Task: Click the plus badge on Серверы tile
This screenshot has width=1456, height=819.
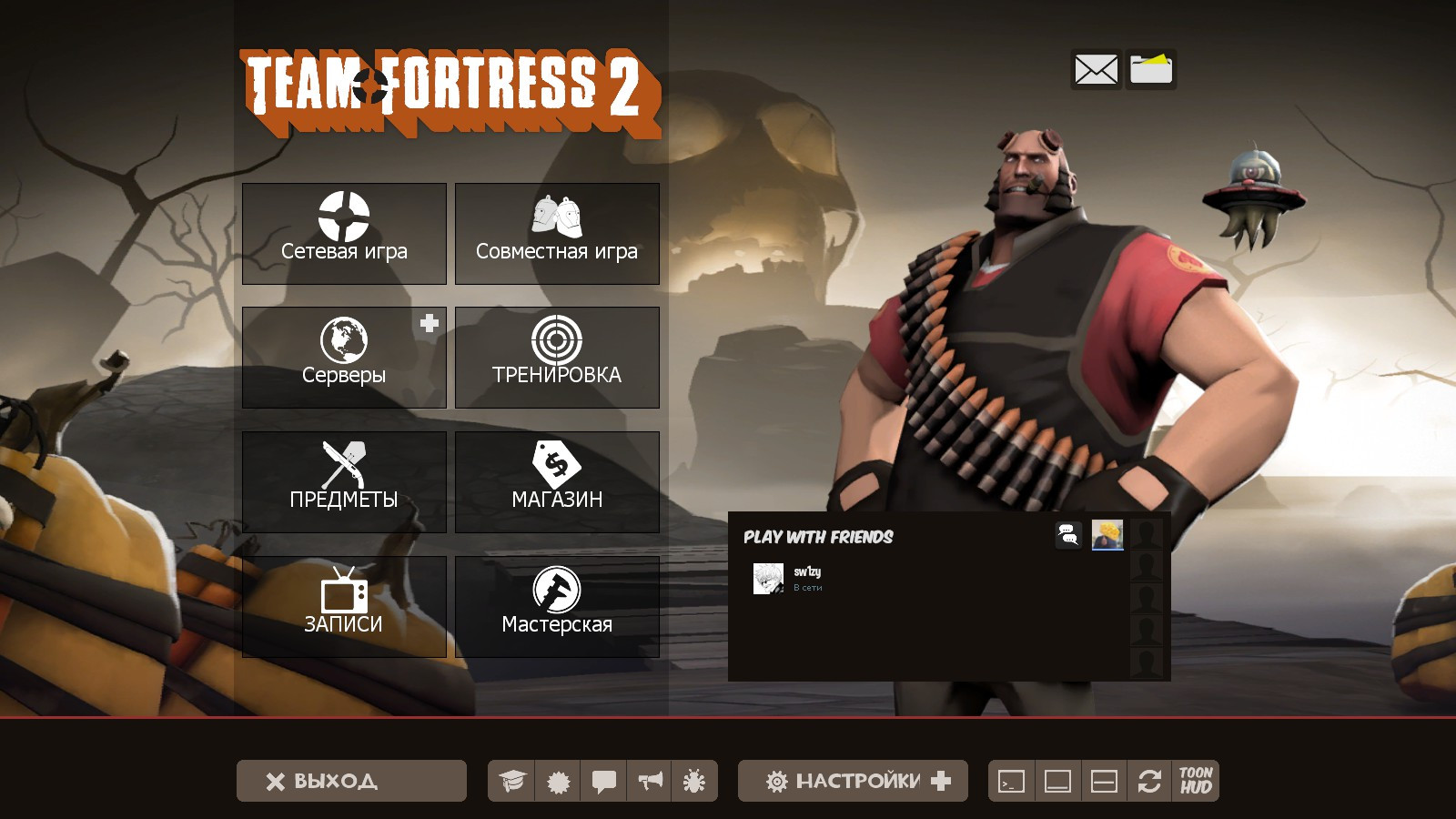Action: pyautogui.click(x=428, y=322)
